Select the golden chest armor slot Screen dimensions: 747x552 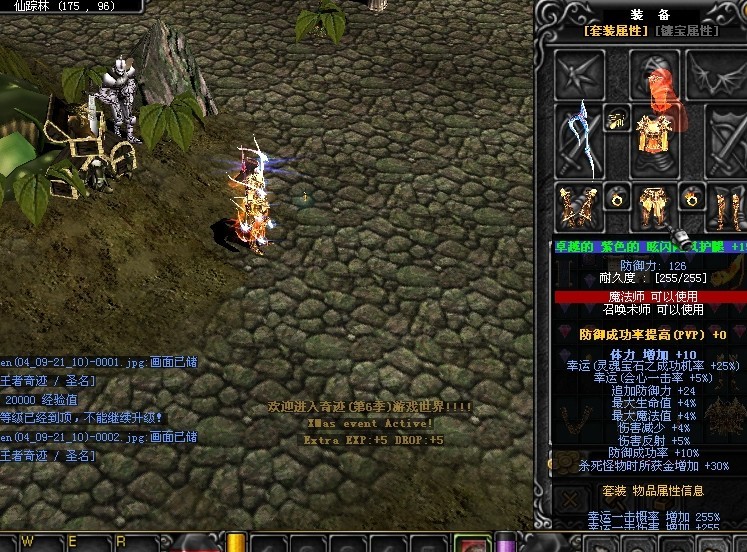[x=656, y=136]
